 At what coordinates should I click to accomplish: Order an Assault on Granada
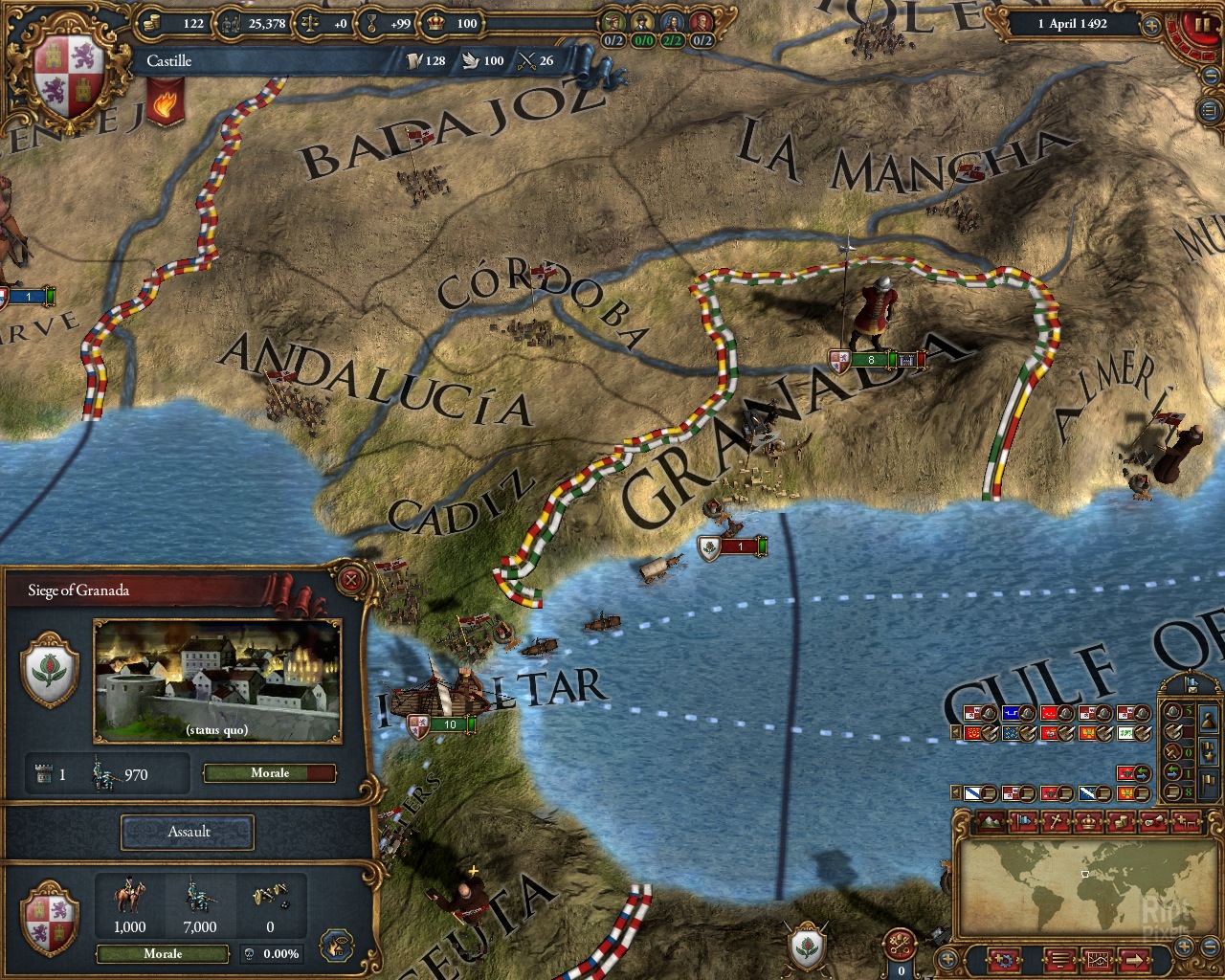click(x=188, y=832)
